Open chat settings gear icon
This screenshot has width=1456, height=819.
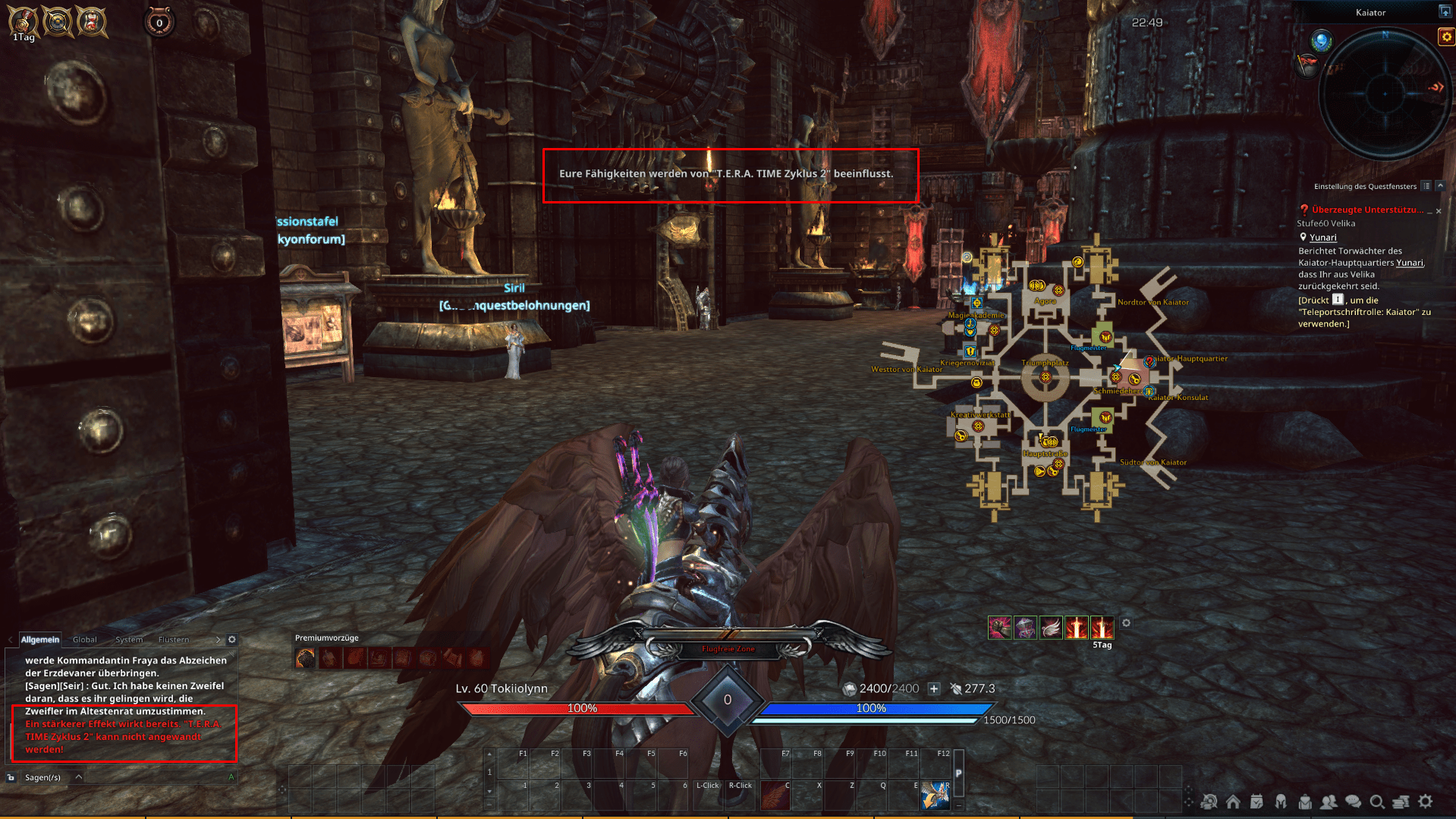[232, 640]
